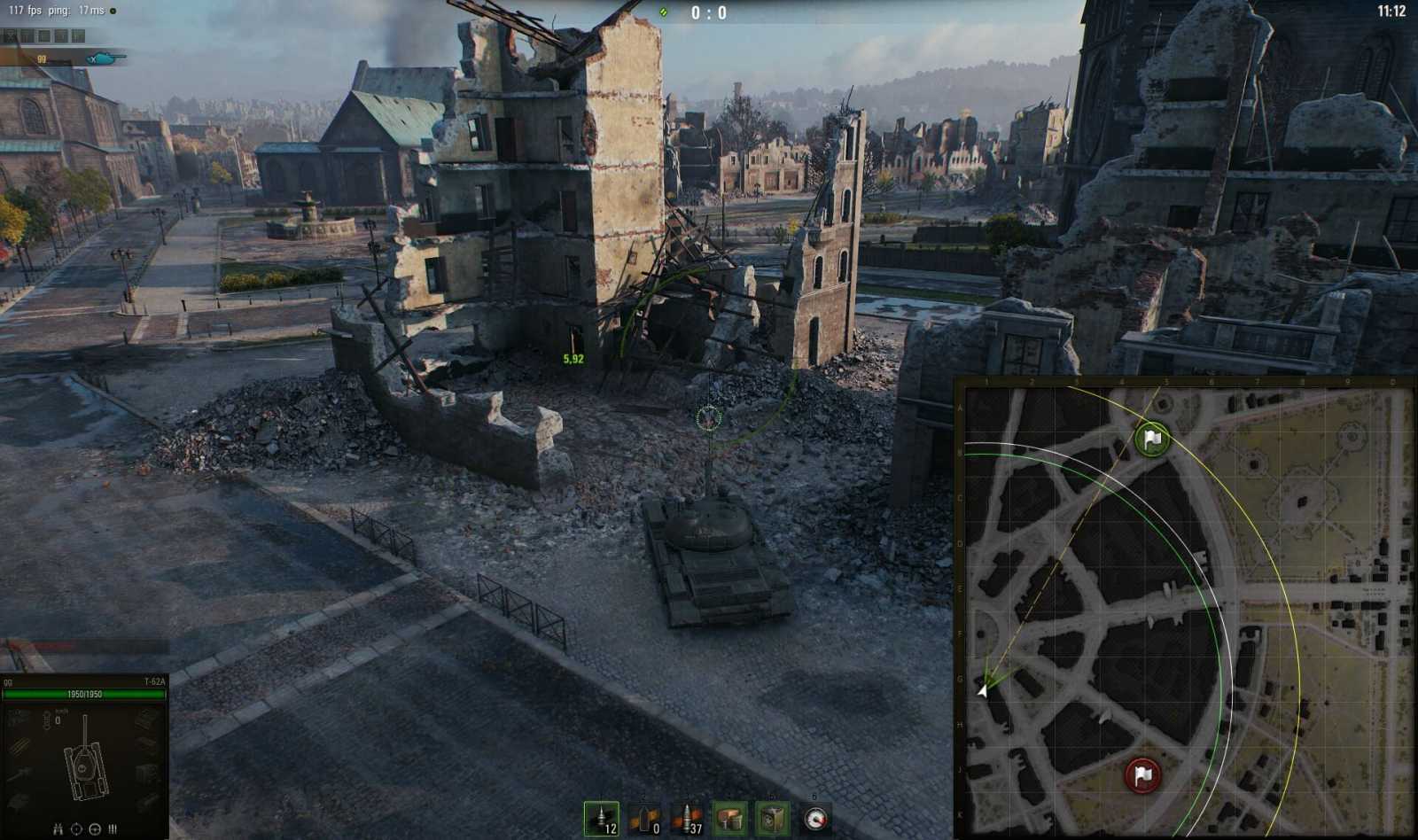Image resolution: width=1418 pixels, height=840 pixels.
Task: Use the fire extinguisher consumable
Action: [x=772, y=819]
